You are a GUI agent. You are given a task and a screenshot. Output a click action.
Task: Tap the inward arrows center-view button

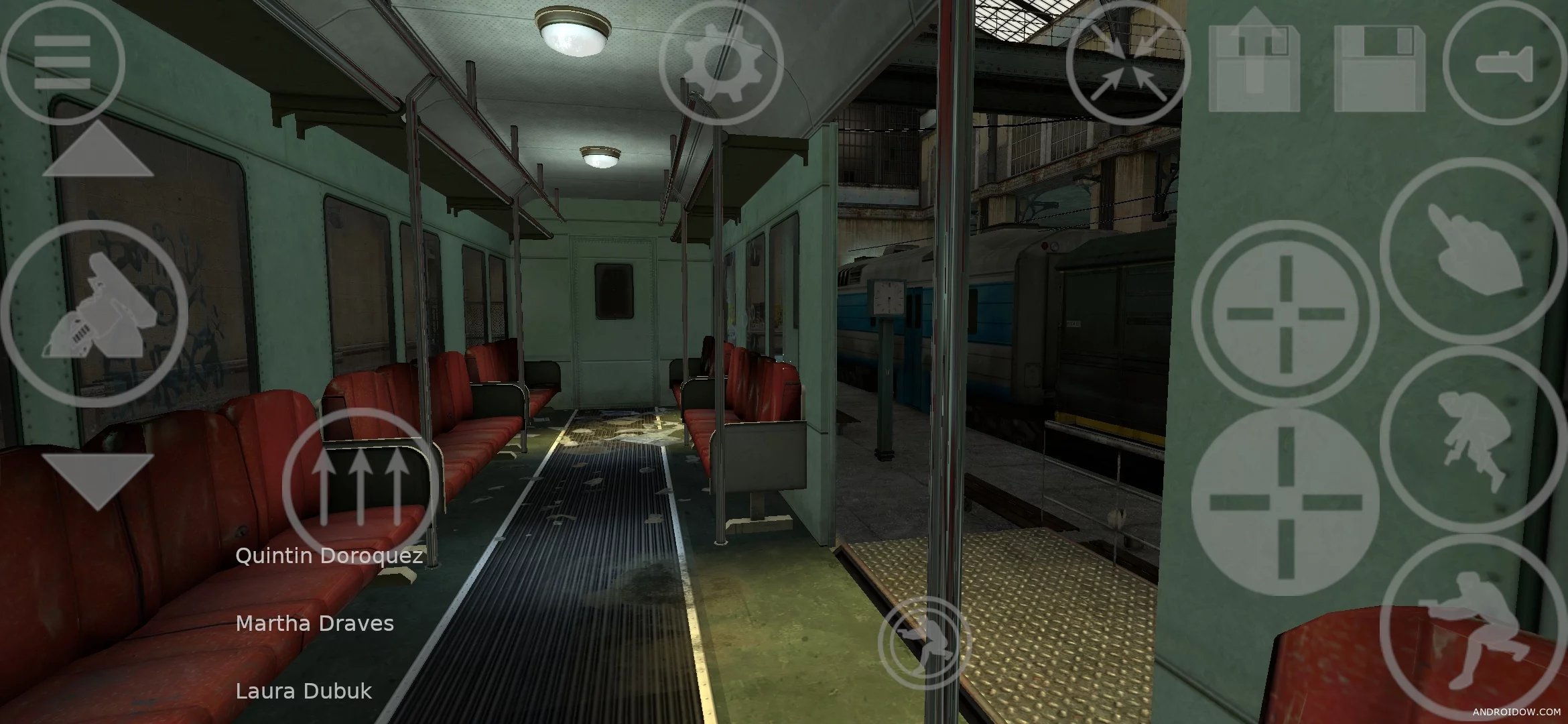tap(1128, 64)
